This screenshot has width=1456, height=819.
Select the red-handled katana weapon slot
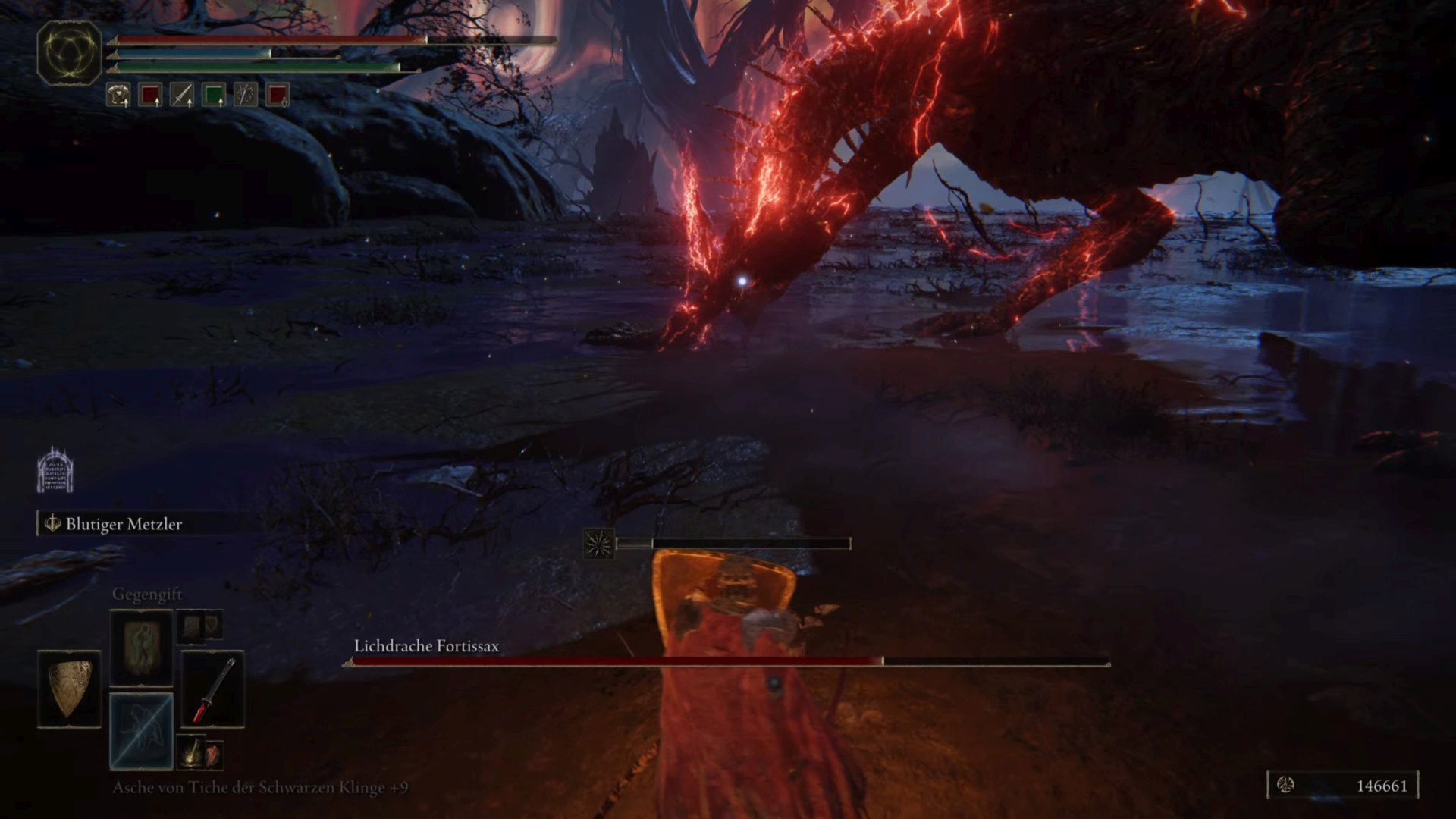(213, 689)
